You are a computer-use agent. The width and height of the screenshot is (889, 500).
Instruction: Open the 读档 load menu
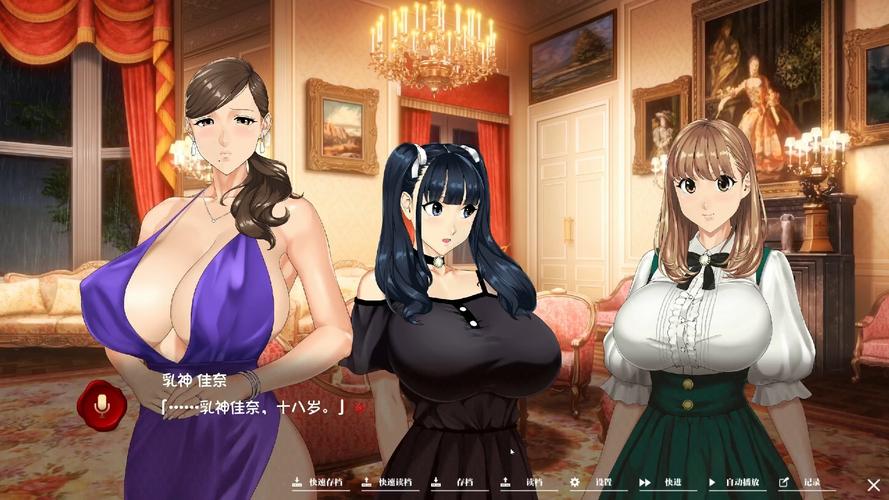click(x=526, y=482)
